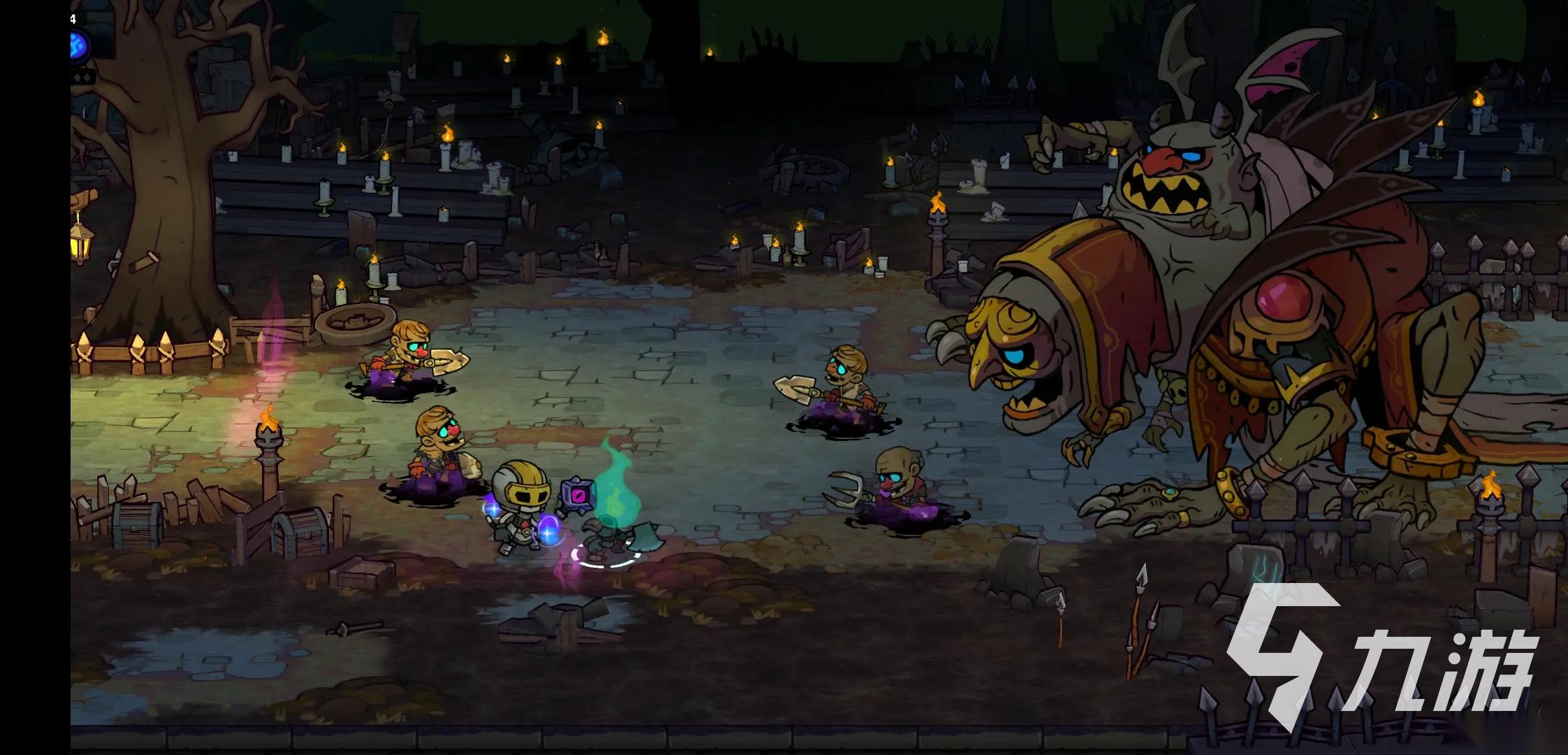Click the blue swirling orb icon
The width and height of the screenshot is (1568, 755).
76,46
